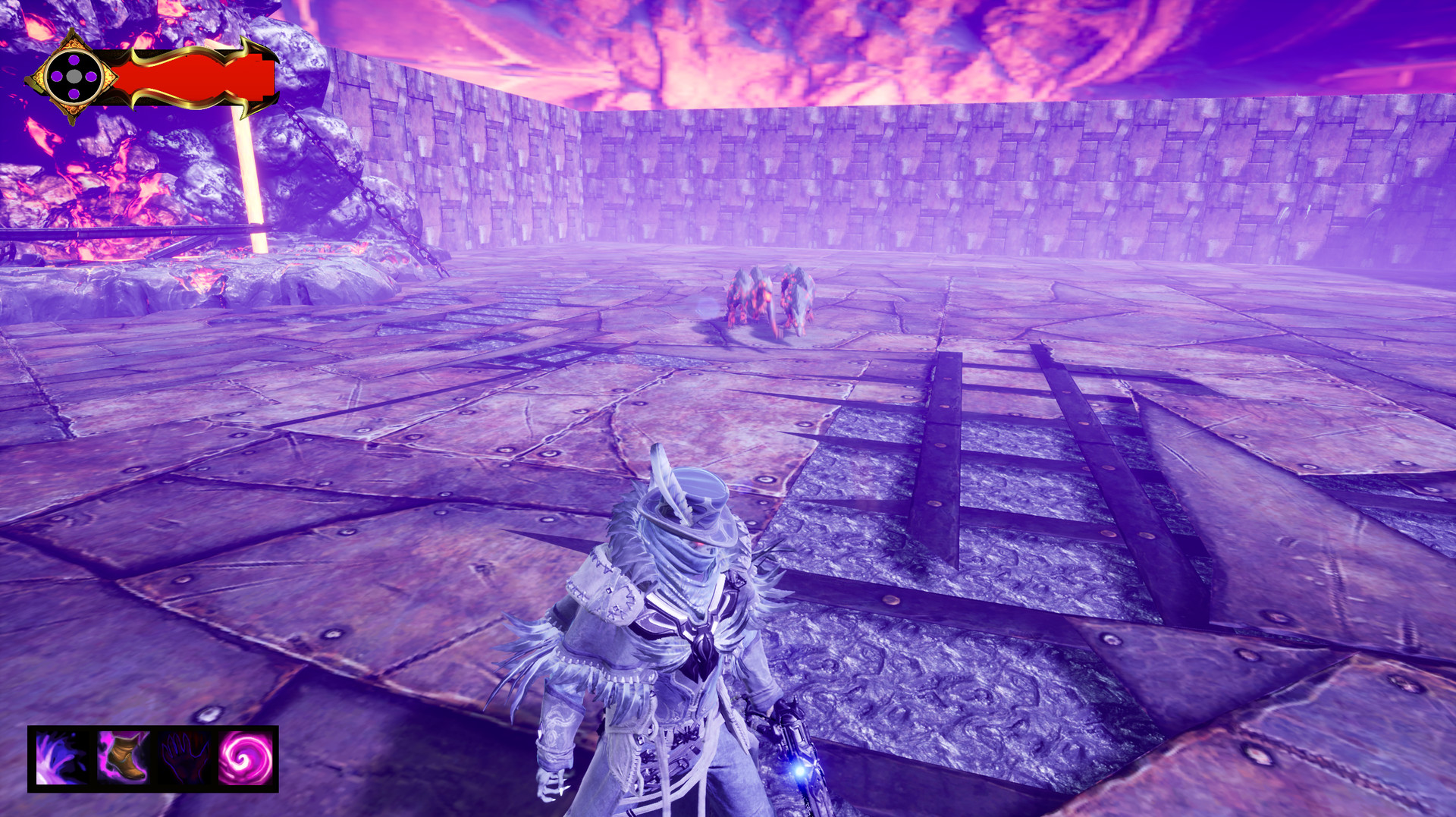Image resolution: width=1456 pixels, height=817 pixels.
Task: Toggle the top purple rune dot
Action: pyautogui.click(x=74, y=60)
